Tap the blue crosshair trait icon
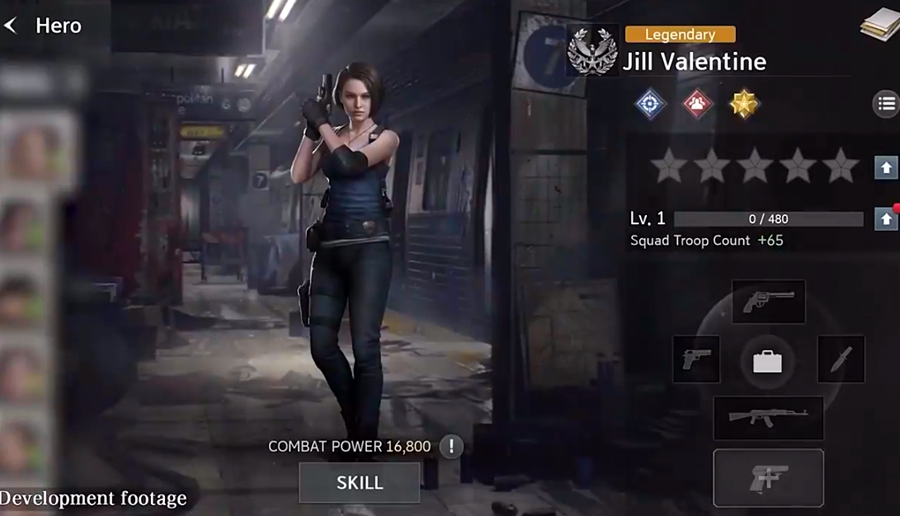 651,104
